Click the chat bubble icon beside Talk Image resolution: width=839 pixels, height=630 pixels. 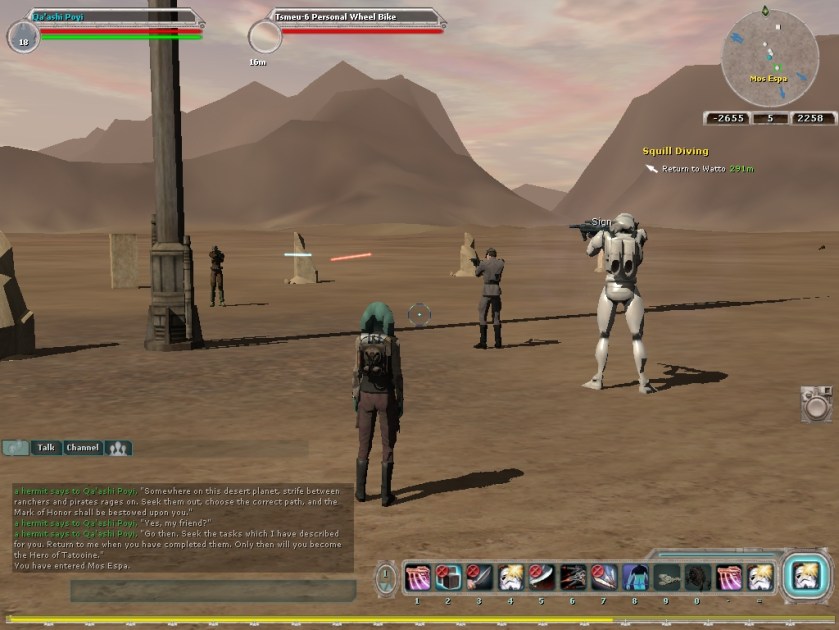click(x=14, y=448)
